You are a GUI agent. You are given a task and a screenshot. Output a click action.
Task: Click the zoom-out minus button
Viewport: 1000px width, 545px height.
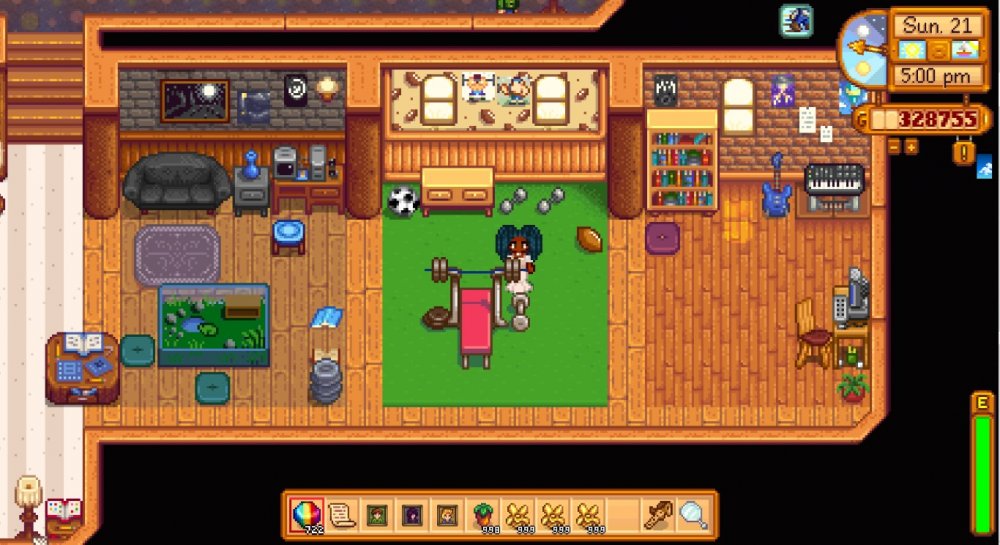click(x=895, y=147)
